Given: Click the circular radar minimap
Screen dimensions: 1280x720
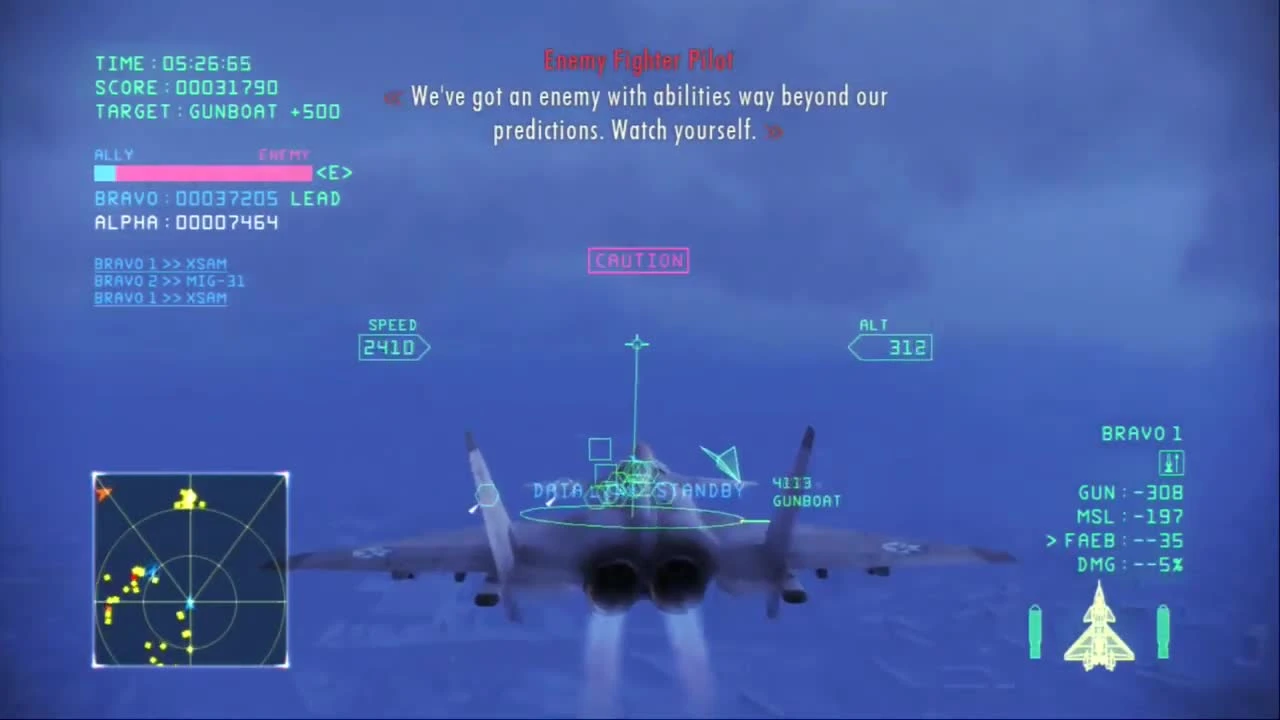Looking at the screenshot, I should coord(190,570).
